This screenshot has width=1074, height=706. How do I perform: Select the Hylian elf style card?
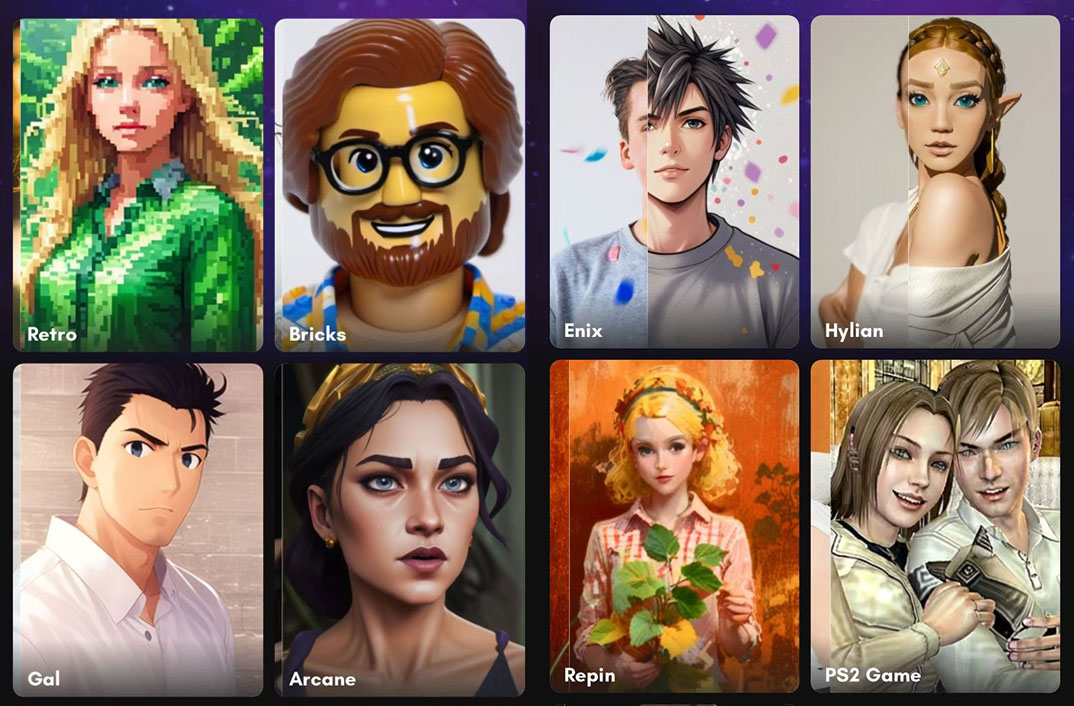935,182
